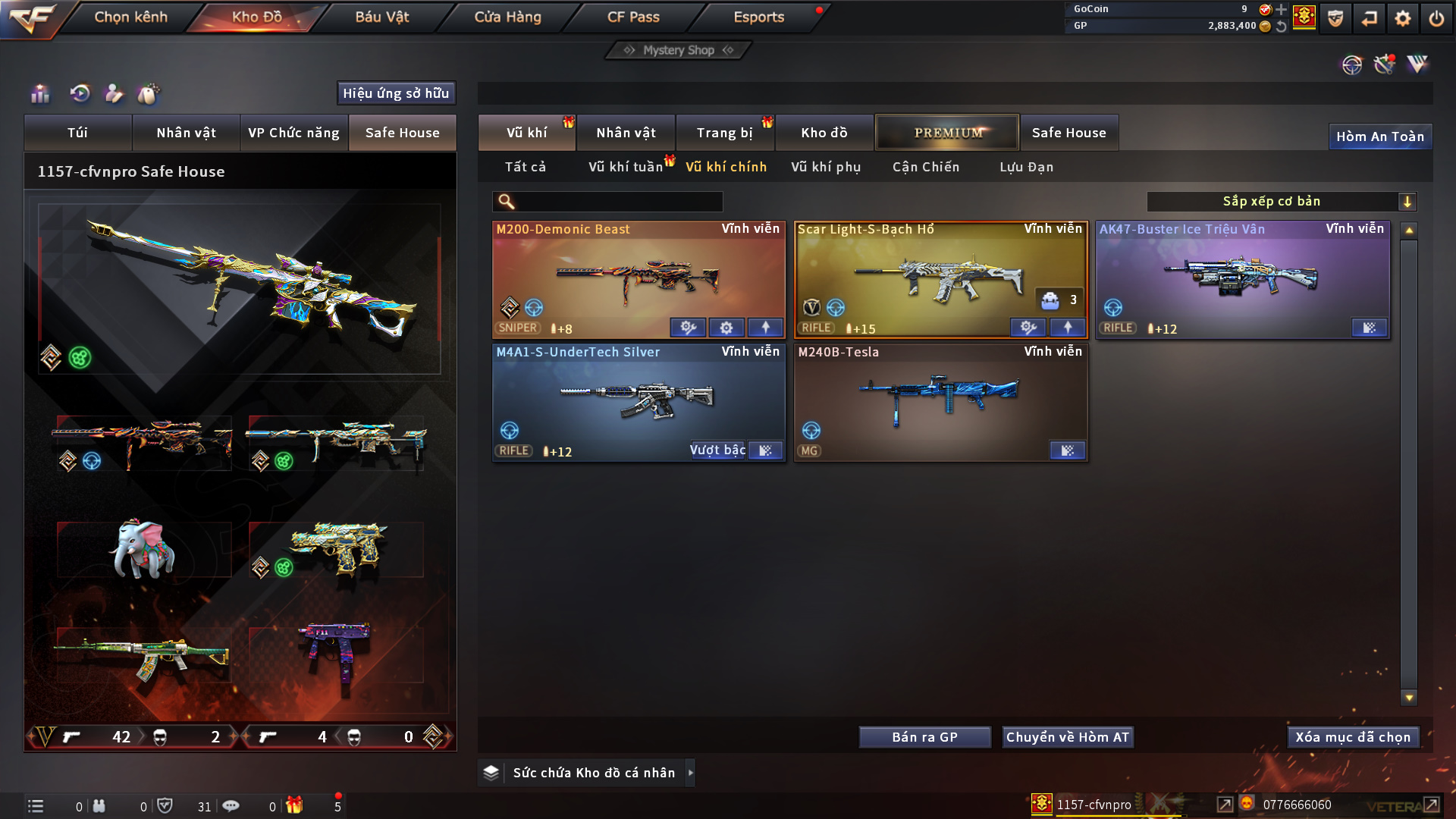Screen dimensions: 1456x819
Task: Switch to the PREMIUM tab
Action: [x=947, y=133]
